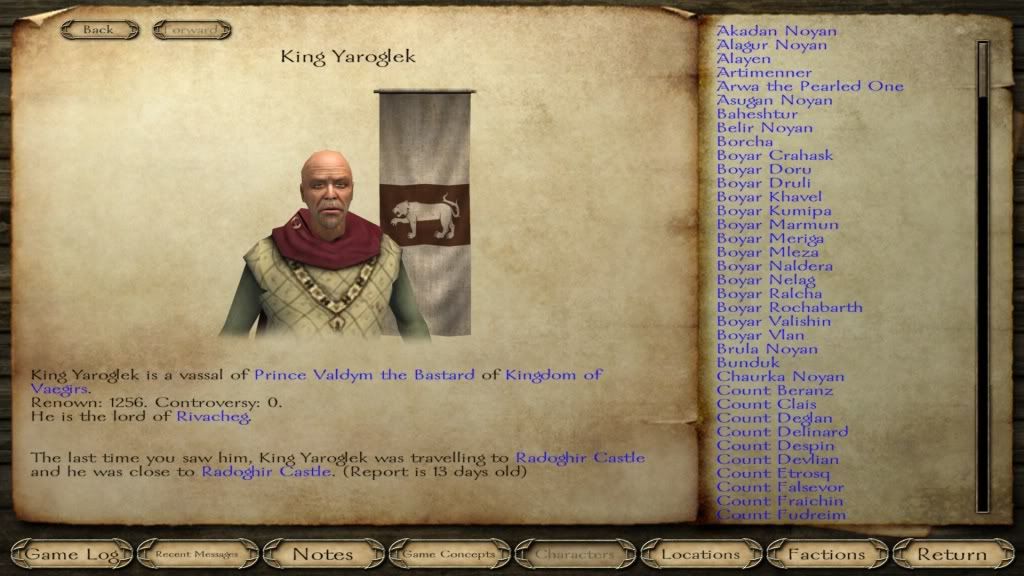Screen dimensions: 1024x576
Task: Choose Chaurka Noyan from the list
Action: [x=780, y=377]
